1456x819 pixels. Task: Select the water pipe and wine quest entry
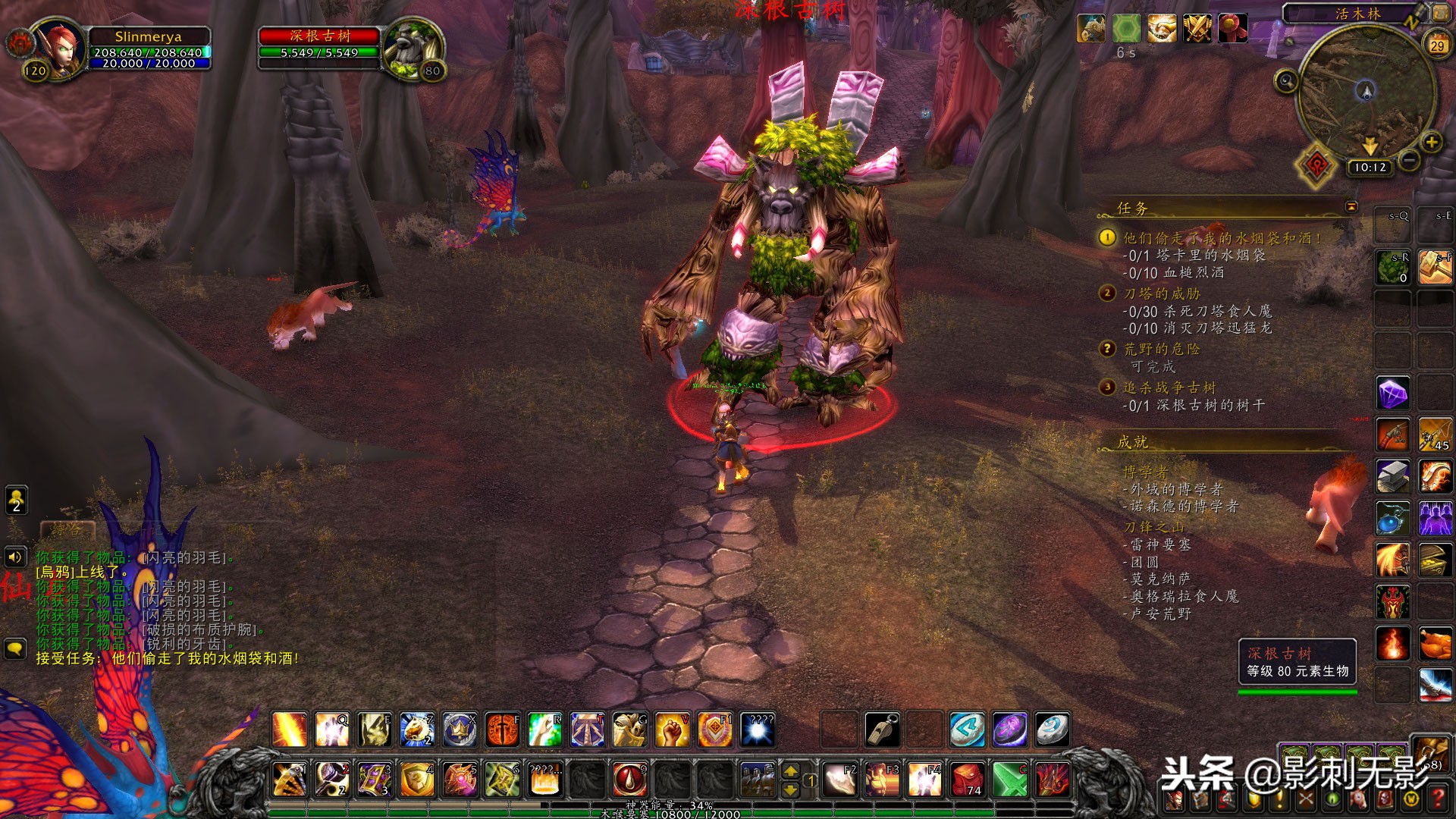point(1221,238)
